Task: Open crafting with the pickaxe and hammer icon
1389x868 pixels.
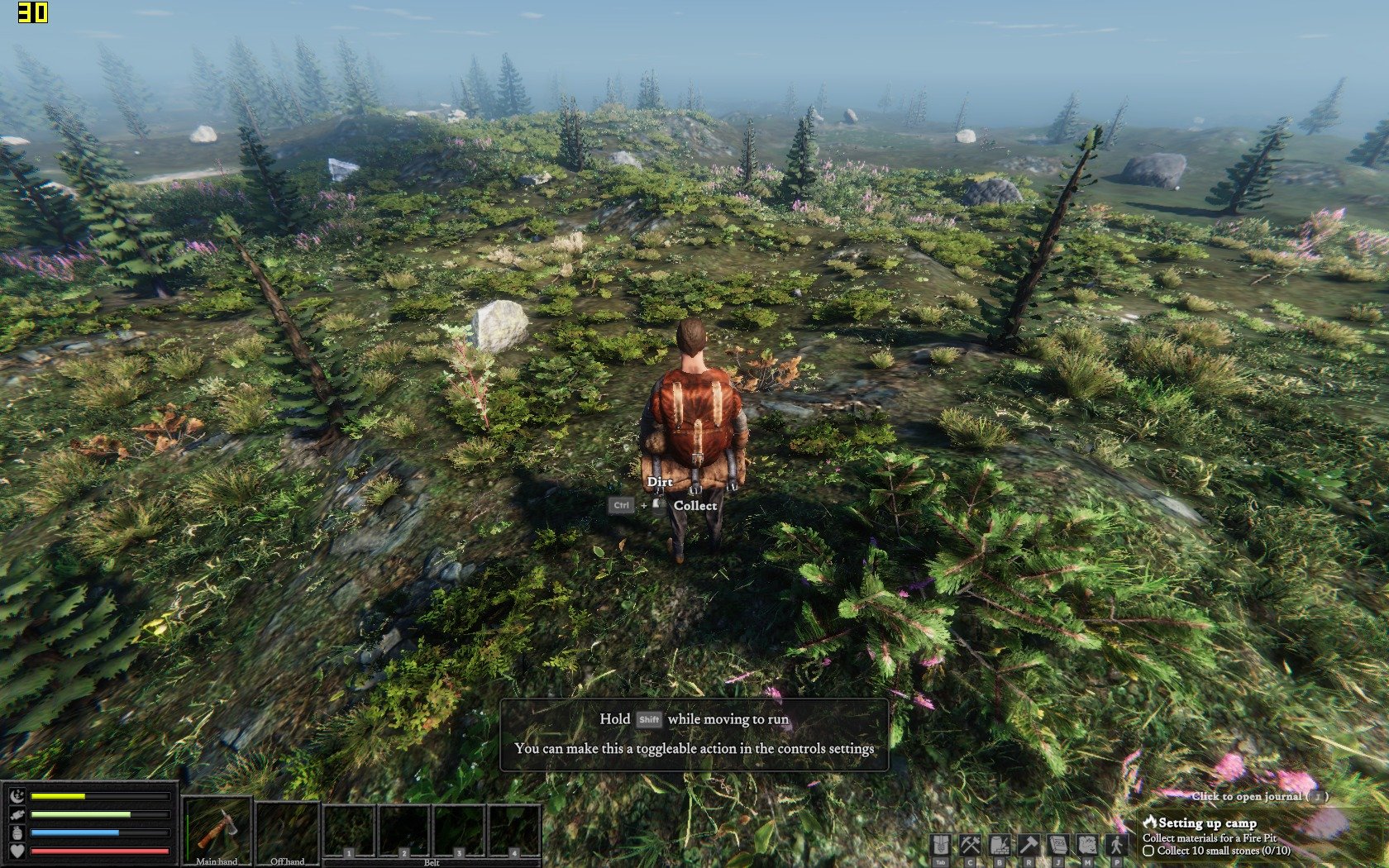Action: [x=970, y=845]
